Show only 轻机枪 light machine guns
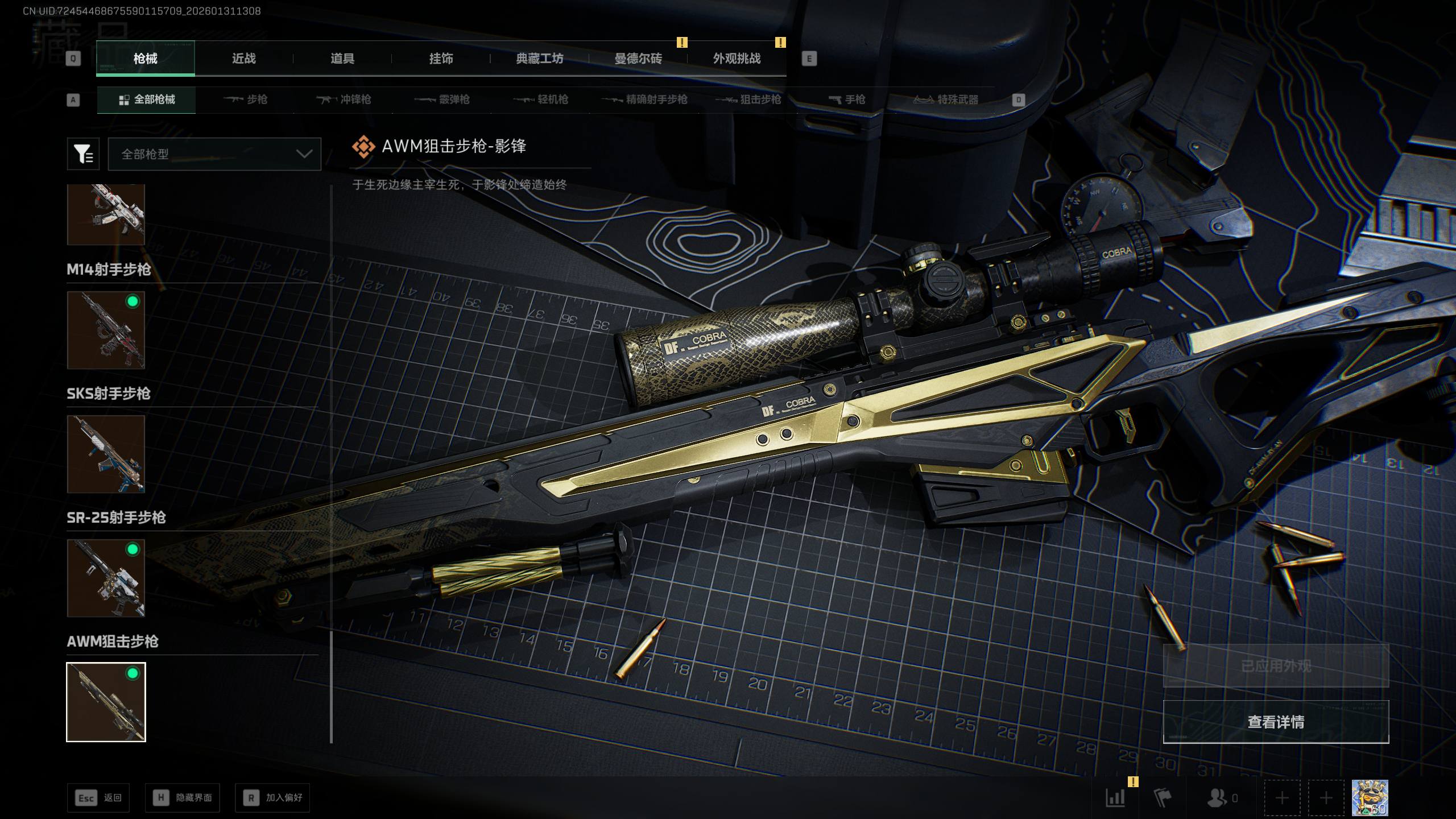 (540, 100)
